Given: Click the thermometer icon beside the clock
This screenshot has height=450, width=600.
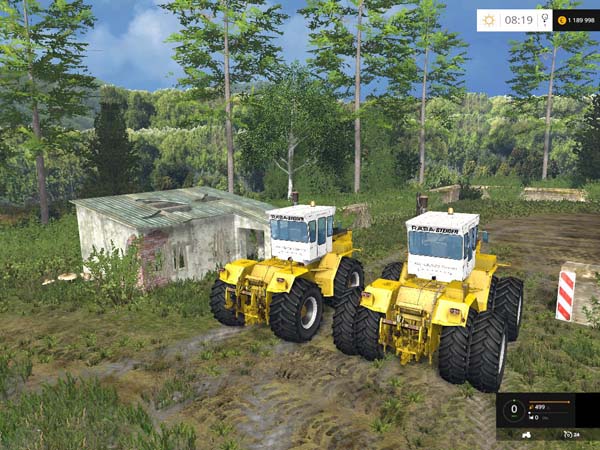Looking at the screenshot, I should [544, 20].
